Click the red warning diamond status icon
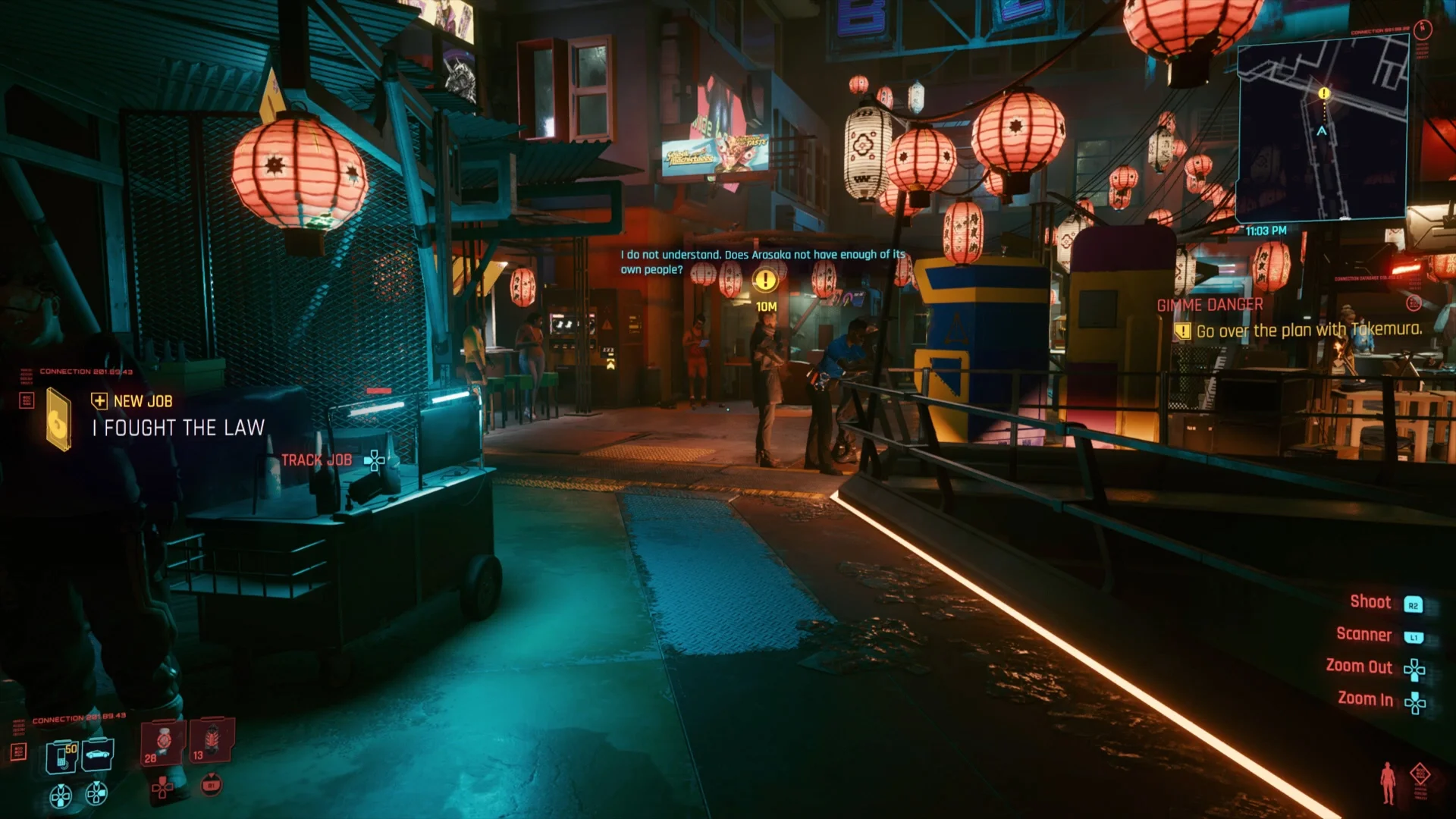The width and height of the screenshot is (1456, 819). pos(1420,773)
